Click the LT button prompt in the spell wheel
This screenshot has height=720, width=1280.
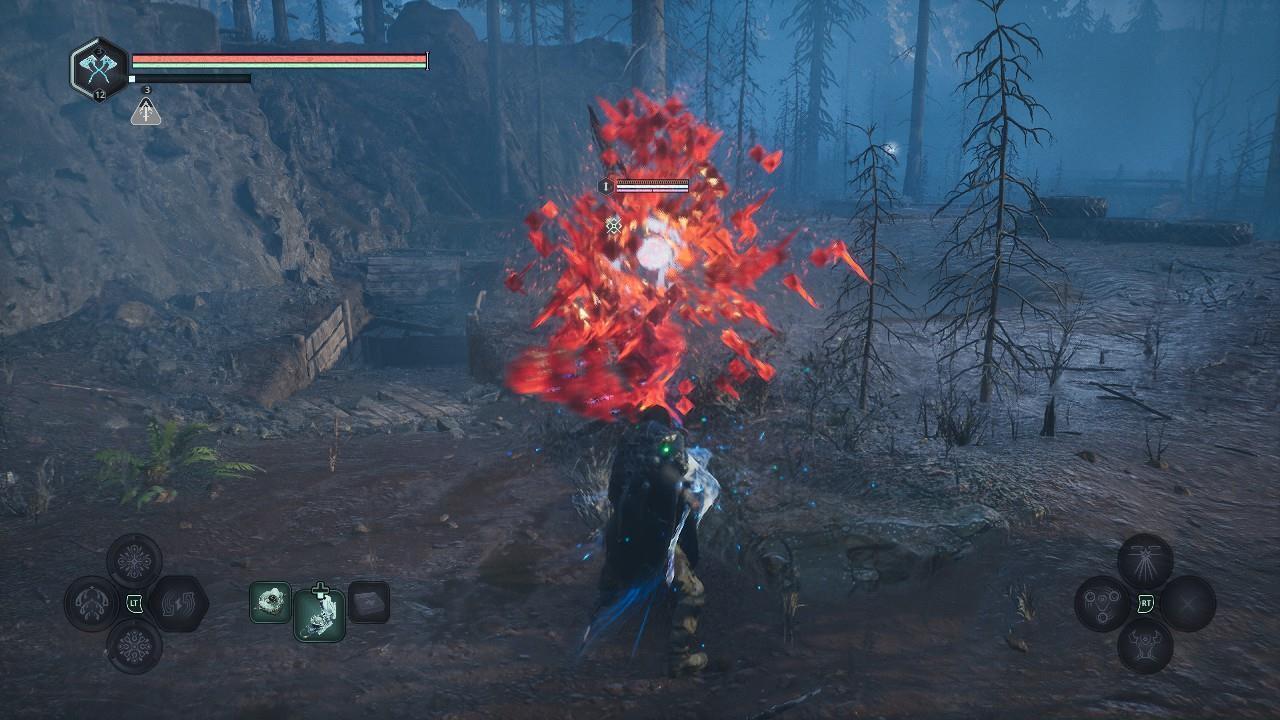pyautogui.click(x=134, y=603)
